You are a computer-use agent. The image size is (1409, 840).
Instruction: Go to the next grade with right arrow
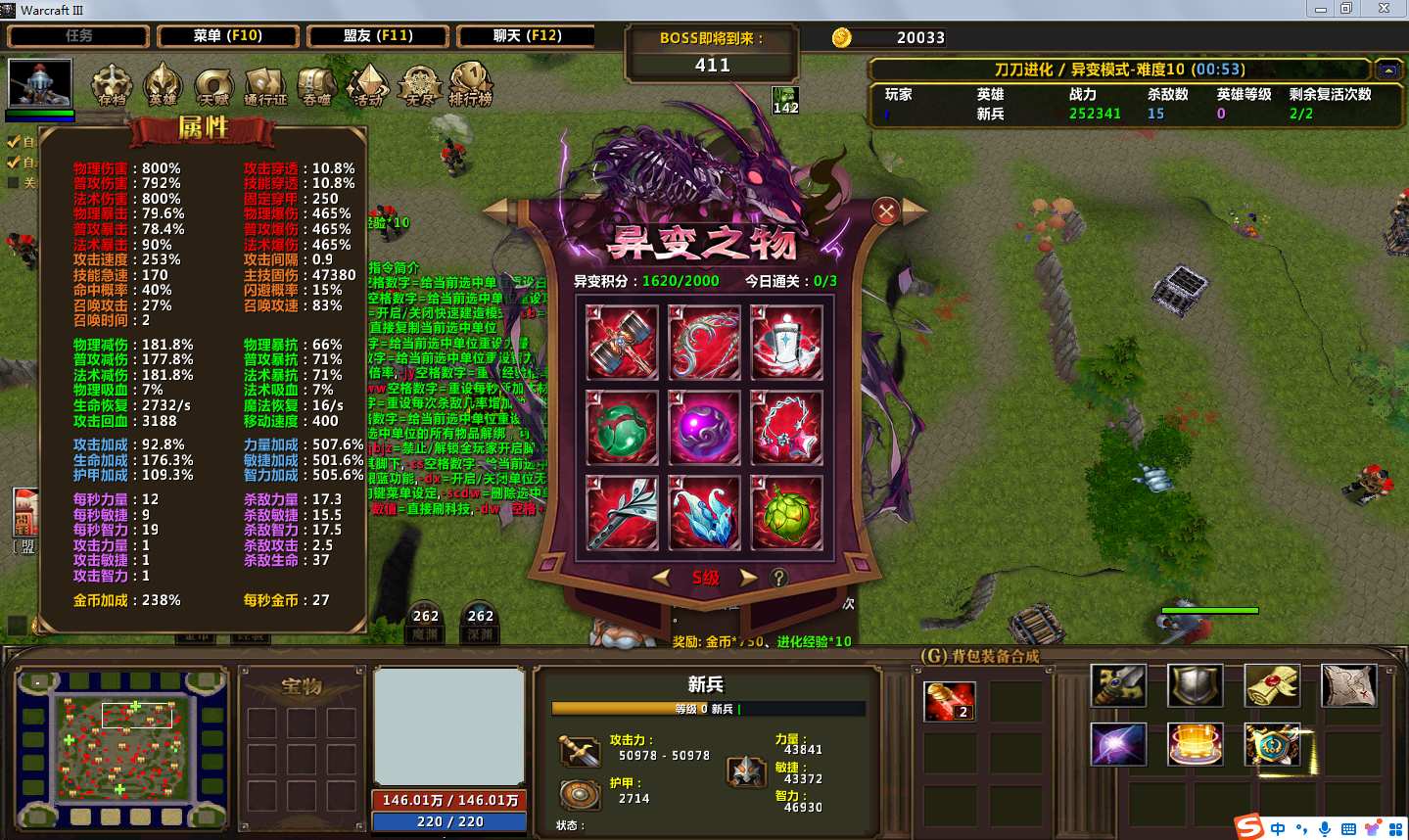748,578
